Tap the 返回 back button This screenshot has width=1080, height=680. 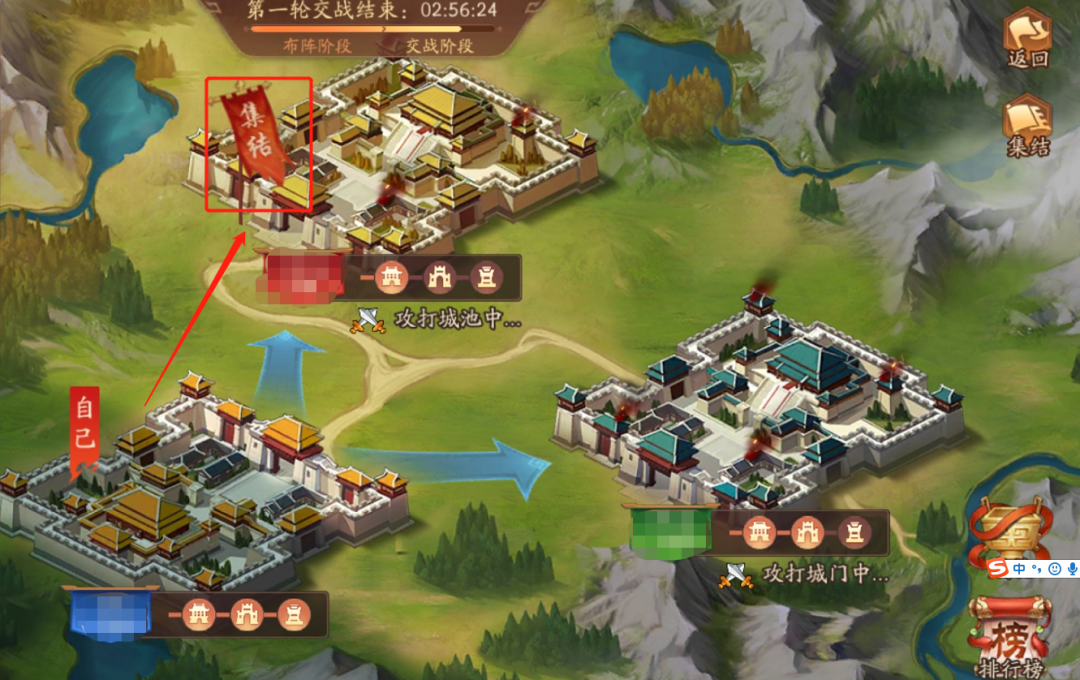1027,38
